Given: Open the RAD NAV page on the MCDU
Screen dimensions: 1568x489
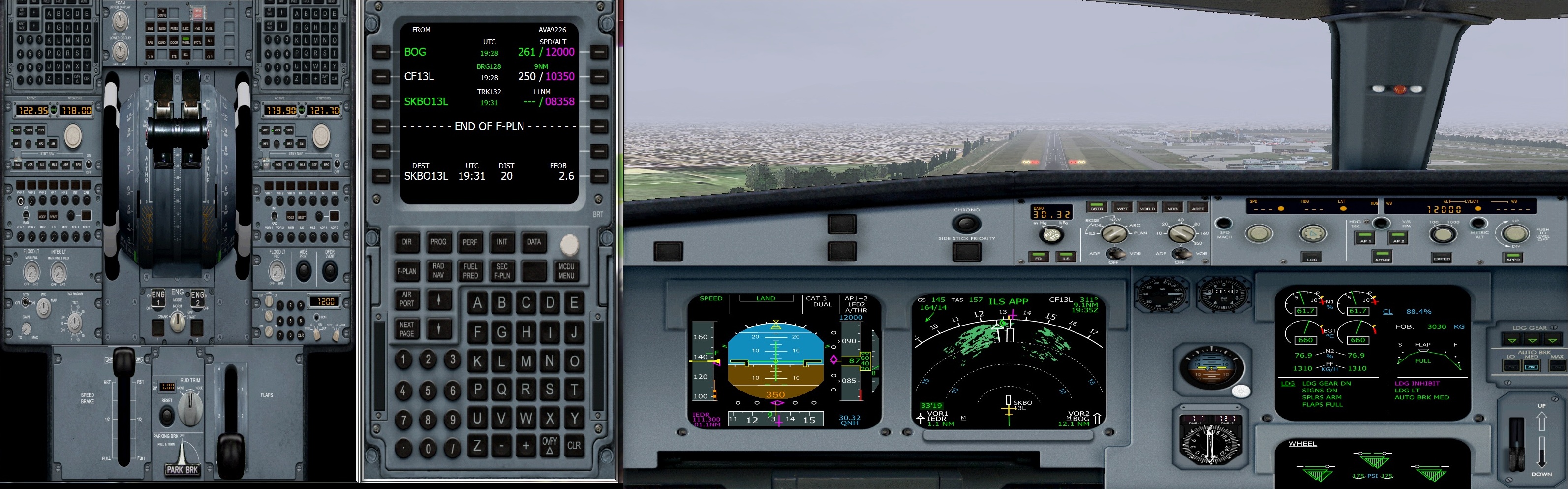Looking at the screenshot, I should (438, 272).
